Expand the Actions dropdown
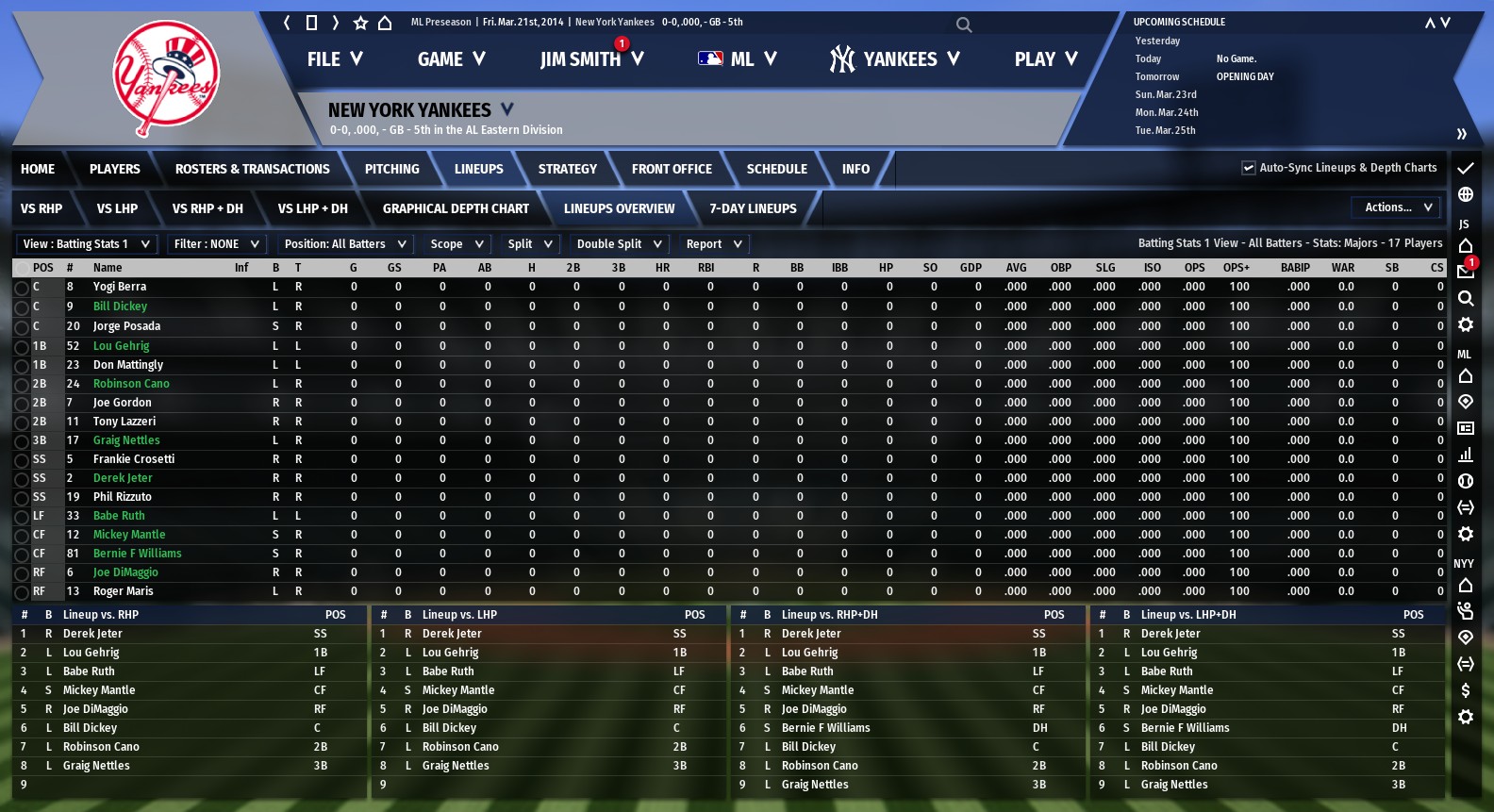 [1398, 207]
